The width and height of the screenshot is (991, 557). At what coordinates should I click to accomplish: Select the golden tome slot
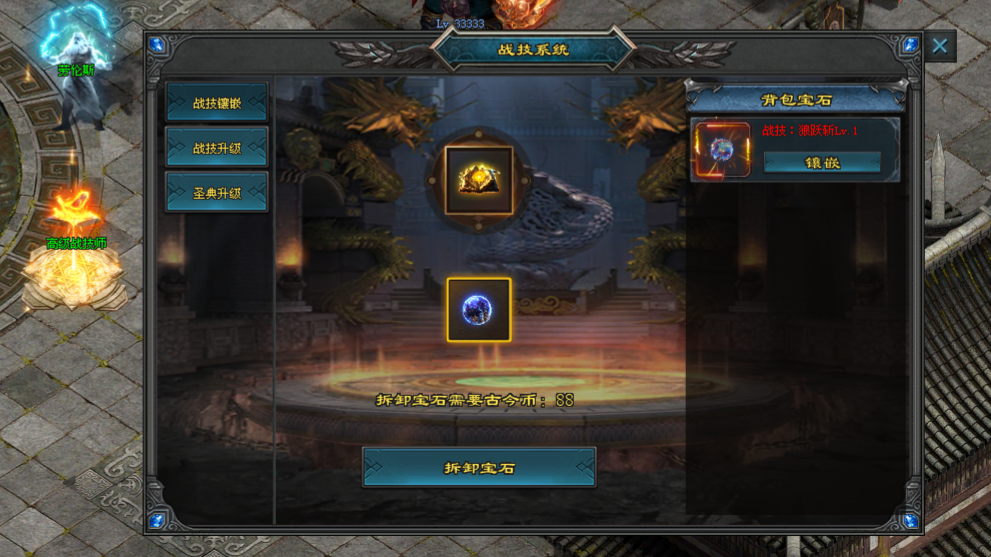479,180
